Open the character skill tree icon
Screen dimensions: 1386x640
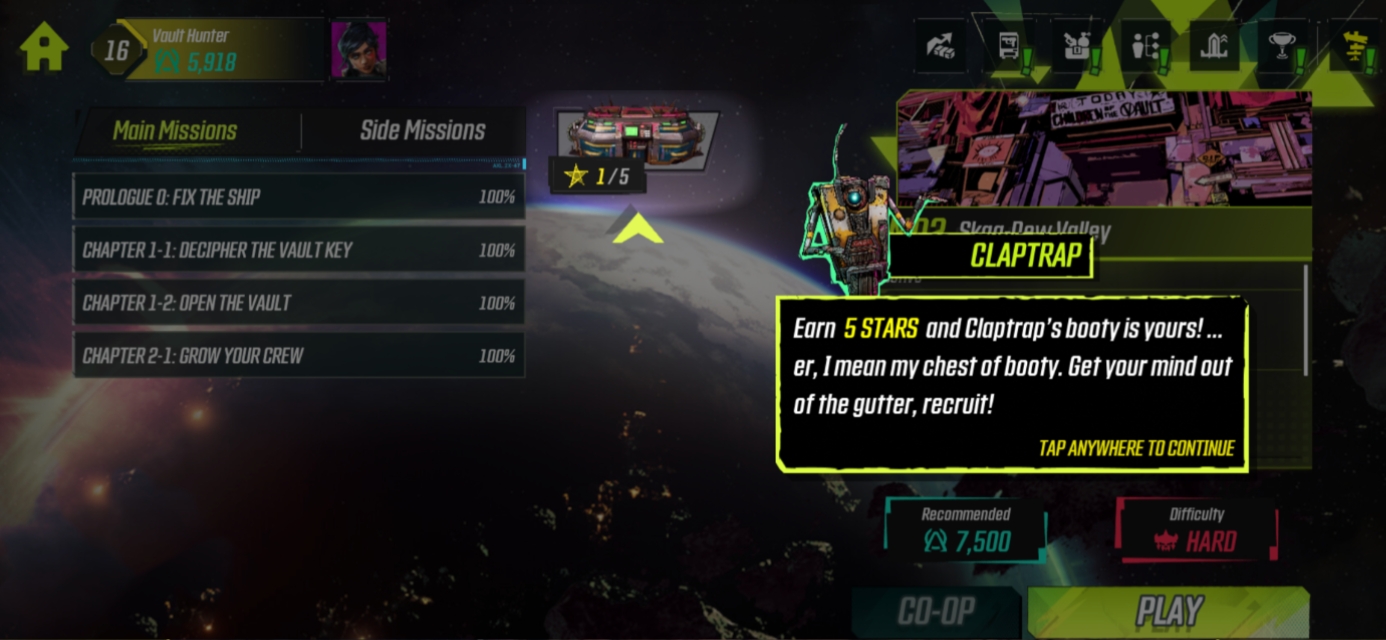[x=1144, y=47]
